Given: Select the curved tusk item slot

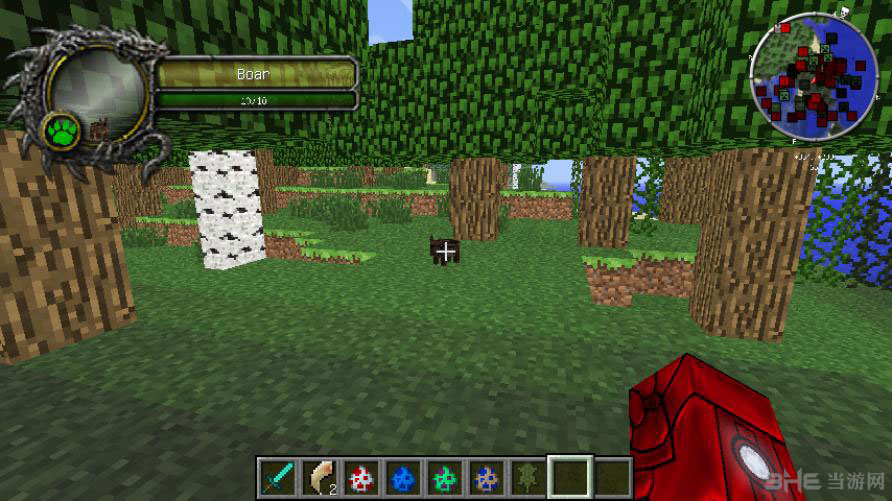Looking at the screenshot, I should [x=322, y=476].
